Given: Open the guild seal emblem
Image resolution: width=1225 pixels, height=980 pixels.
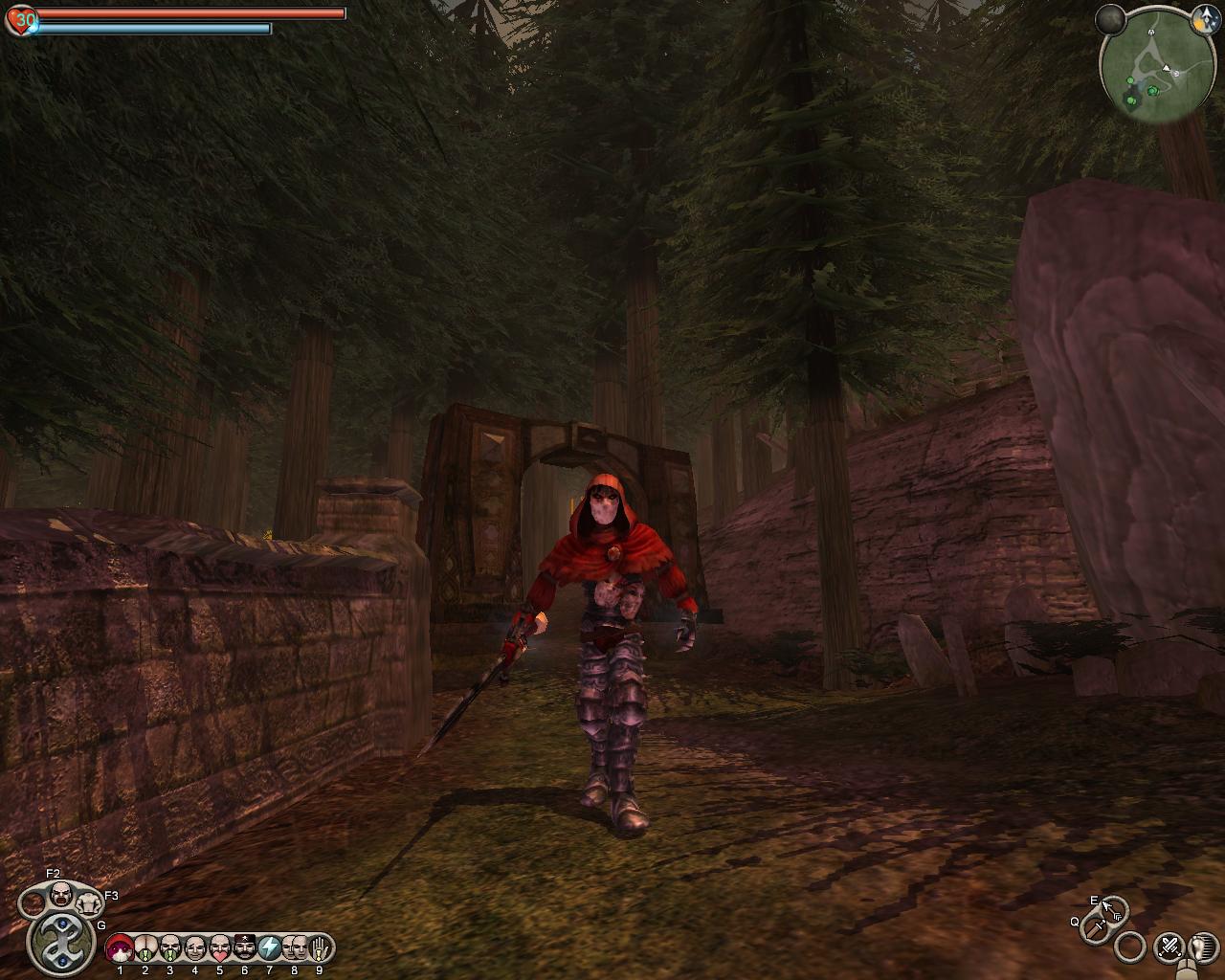Looking at the screenshot, I should (62, 940).
